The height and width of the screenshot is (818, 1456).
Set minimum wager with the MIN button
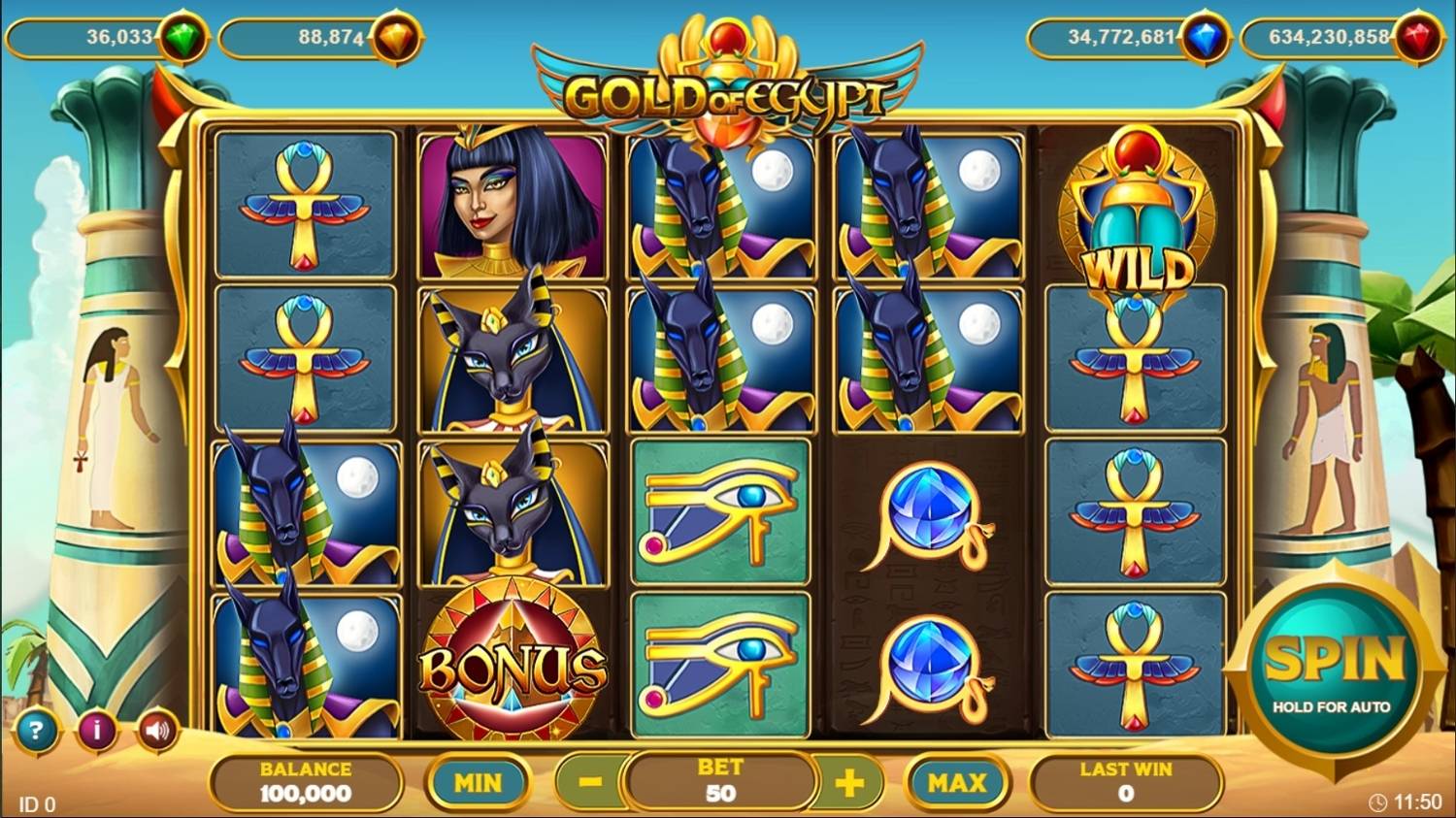pyautogui.click(x=478, y=783)
